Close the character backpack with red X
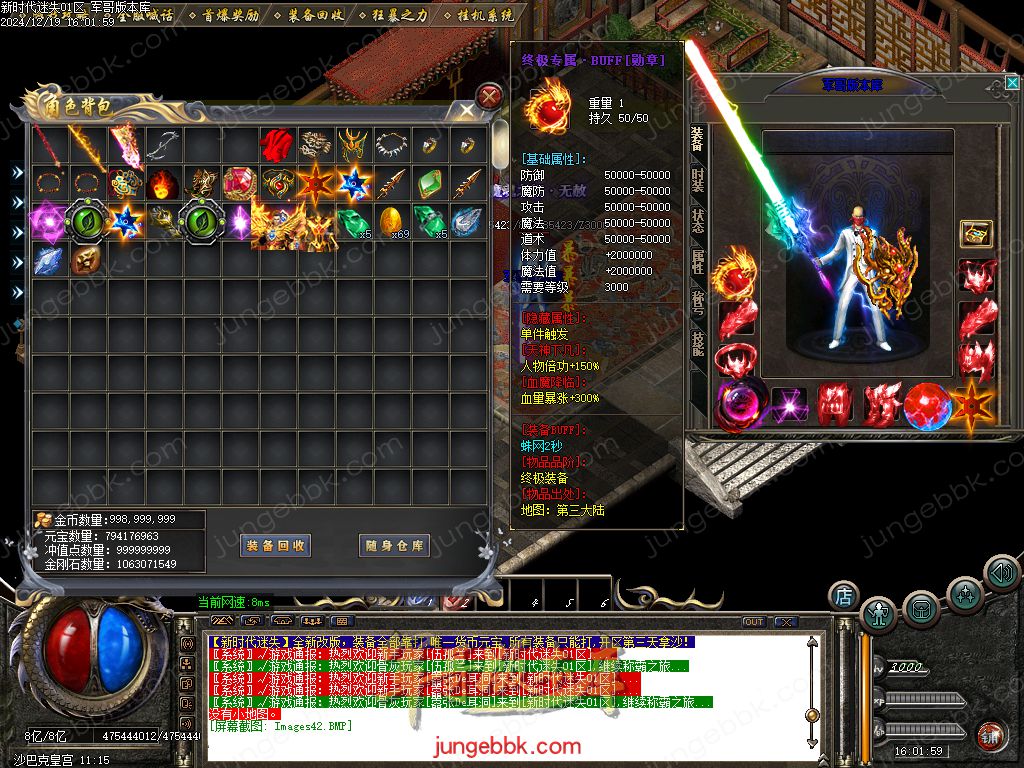1024x768 pixels. (x=489, y=97)
